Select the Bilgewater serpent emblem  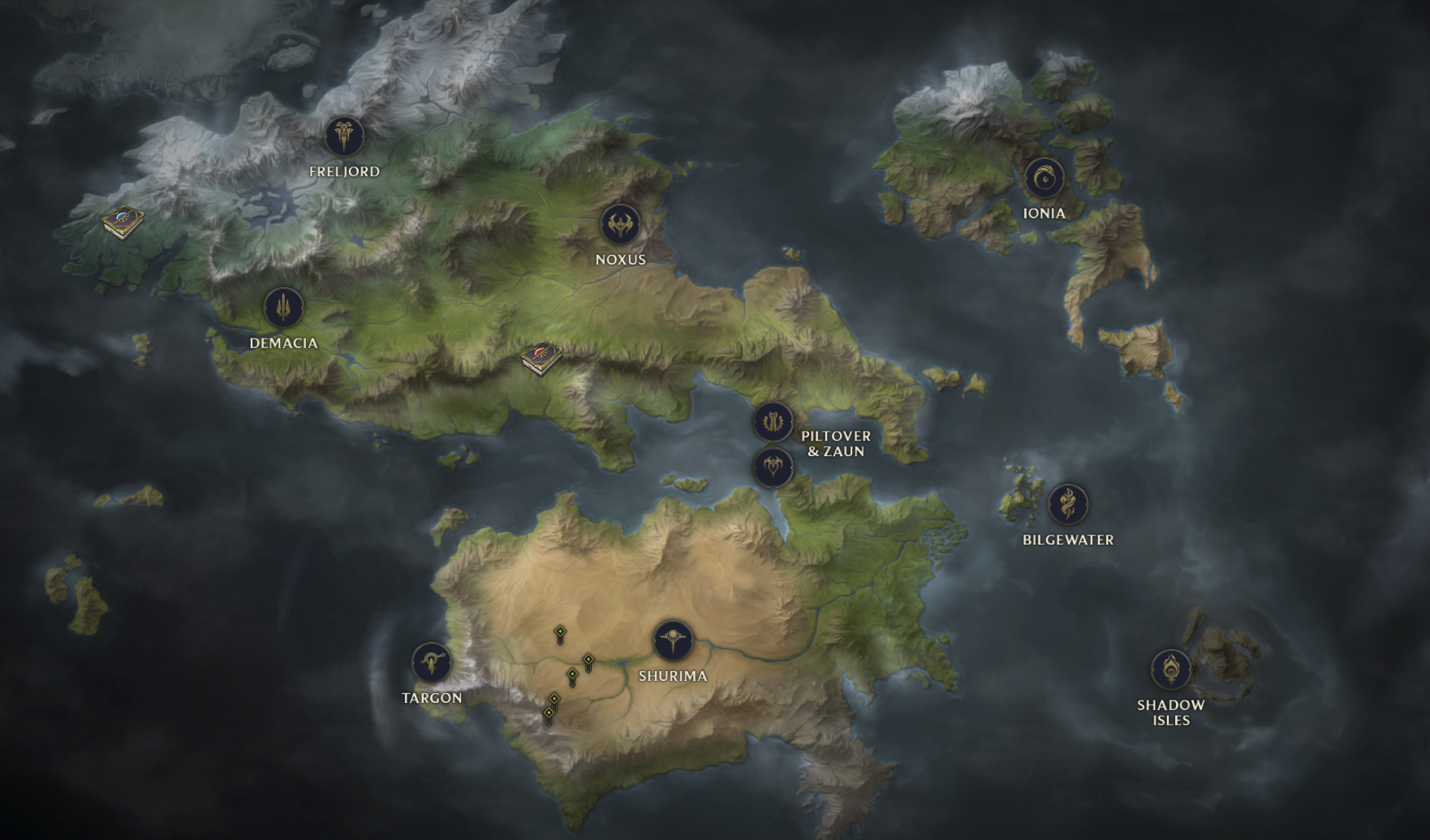coord(1067,504)
